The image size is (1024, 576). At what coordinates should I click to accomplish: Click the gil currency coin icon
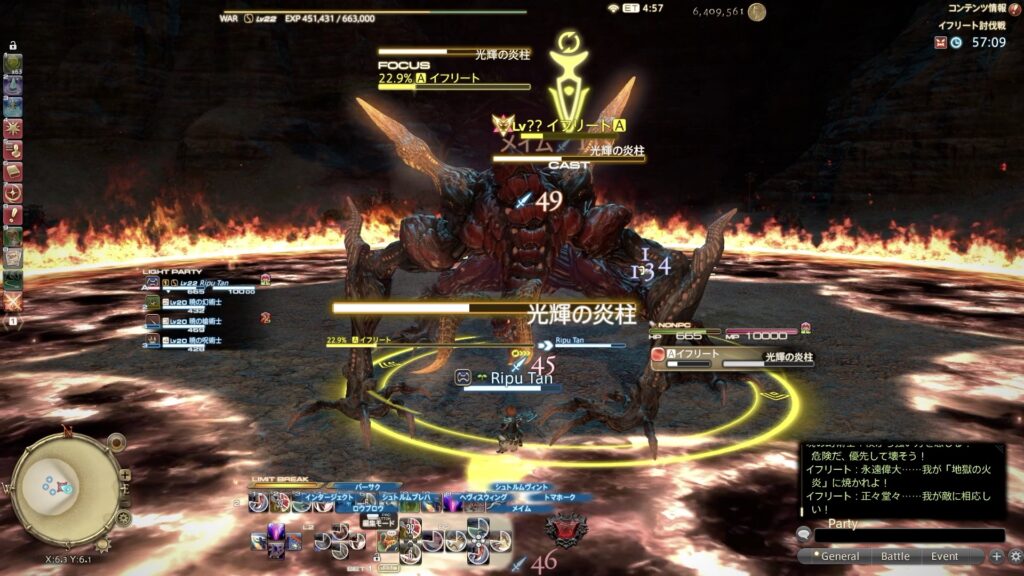coord(757,12)
